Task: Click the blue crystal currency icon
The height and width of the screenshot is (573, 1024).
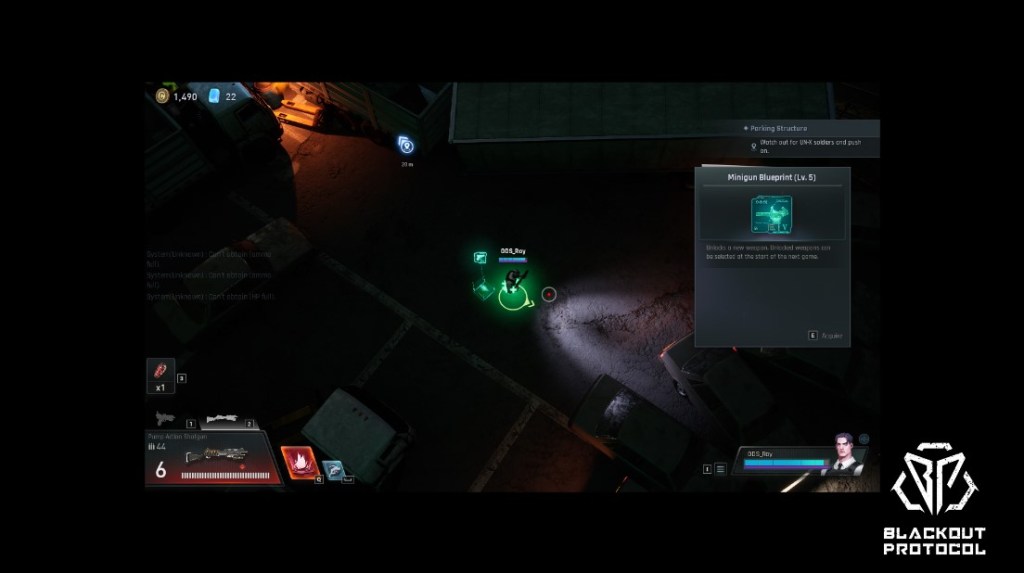Action: [x=214, y=96]
